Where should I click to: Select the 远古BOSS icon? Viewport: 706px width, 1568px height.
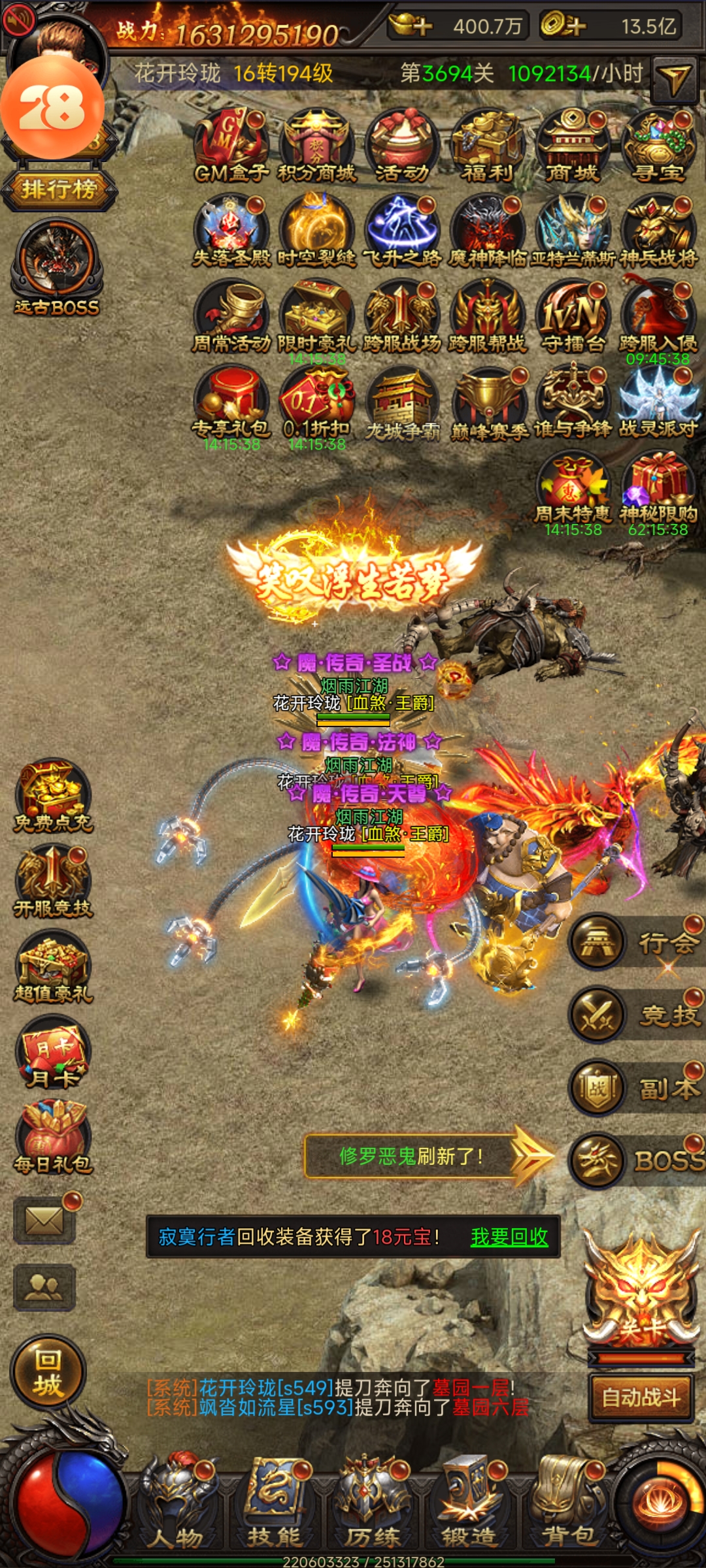(58, 268)
